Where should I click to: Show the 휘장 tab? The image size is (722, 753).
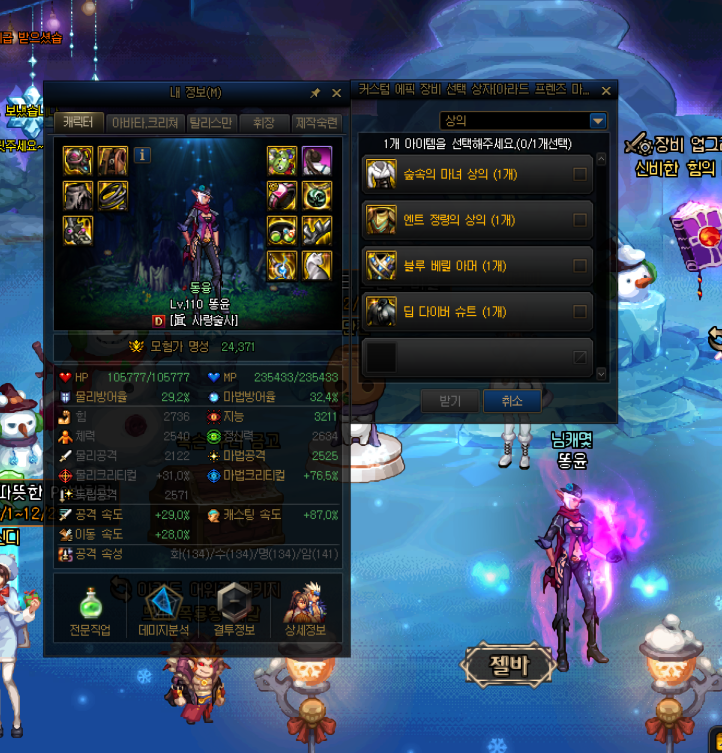coord(263,123)
